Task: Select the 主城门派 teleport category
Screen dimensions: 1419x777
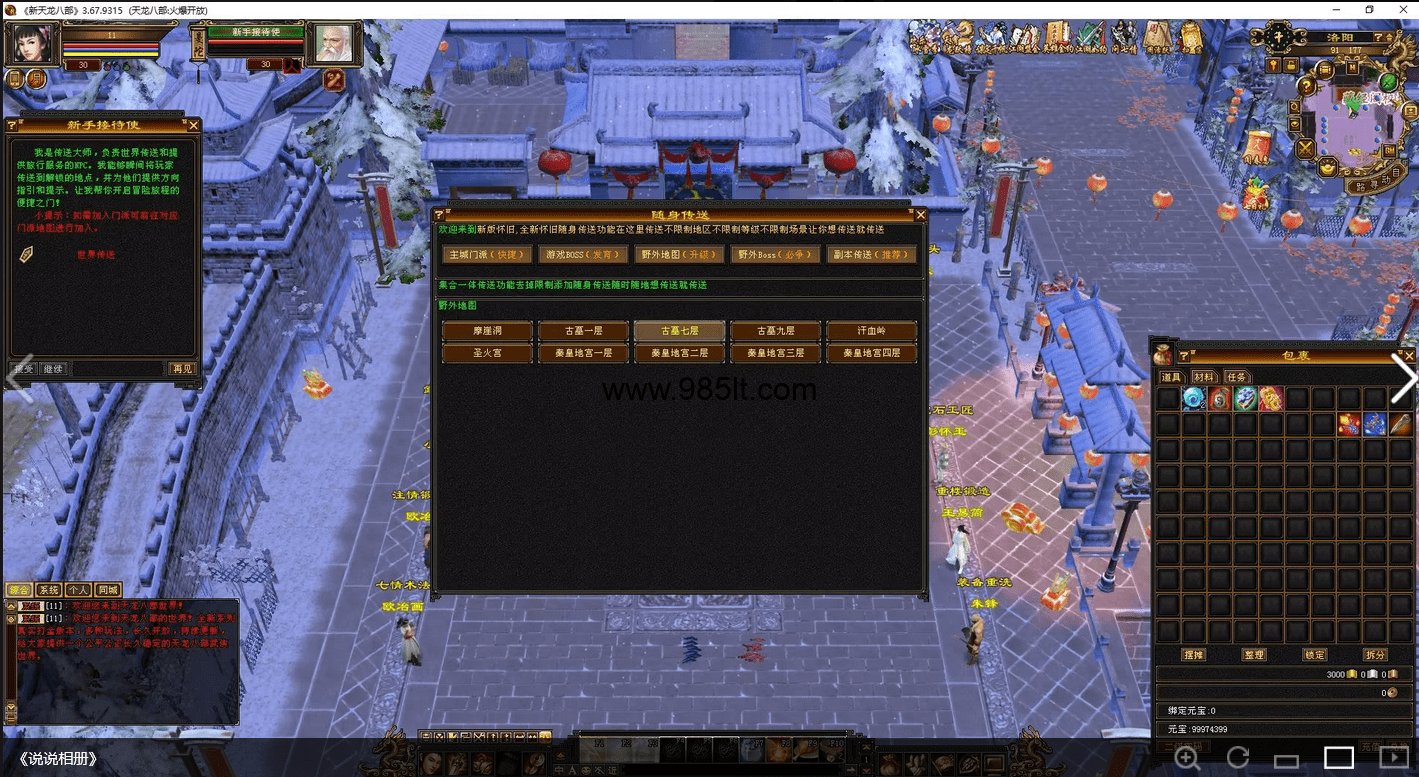Action: tap(486, 255)
